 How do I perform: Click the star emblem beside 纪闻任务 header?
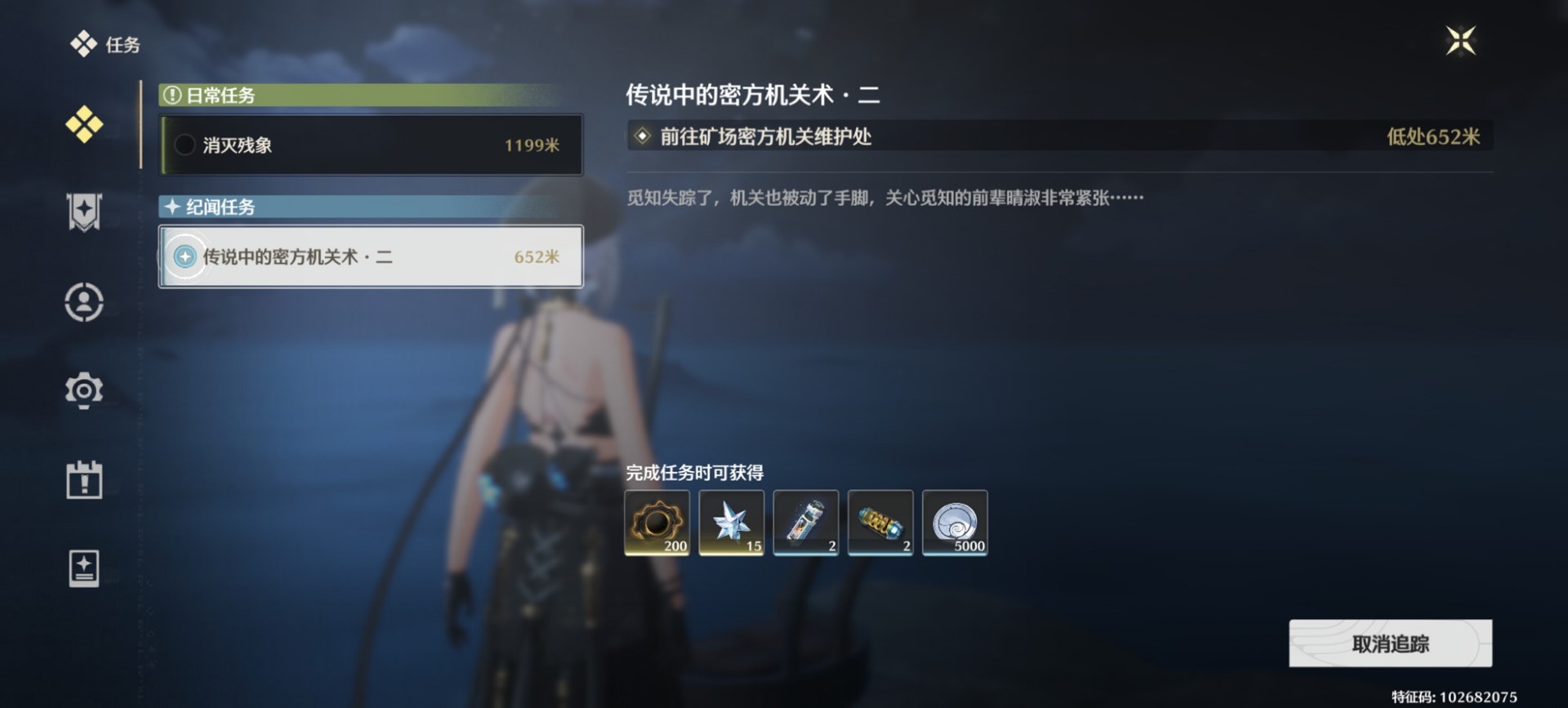pyautogui.click(x=172, y=207)
